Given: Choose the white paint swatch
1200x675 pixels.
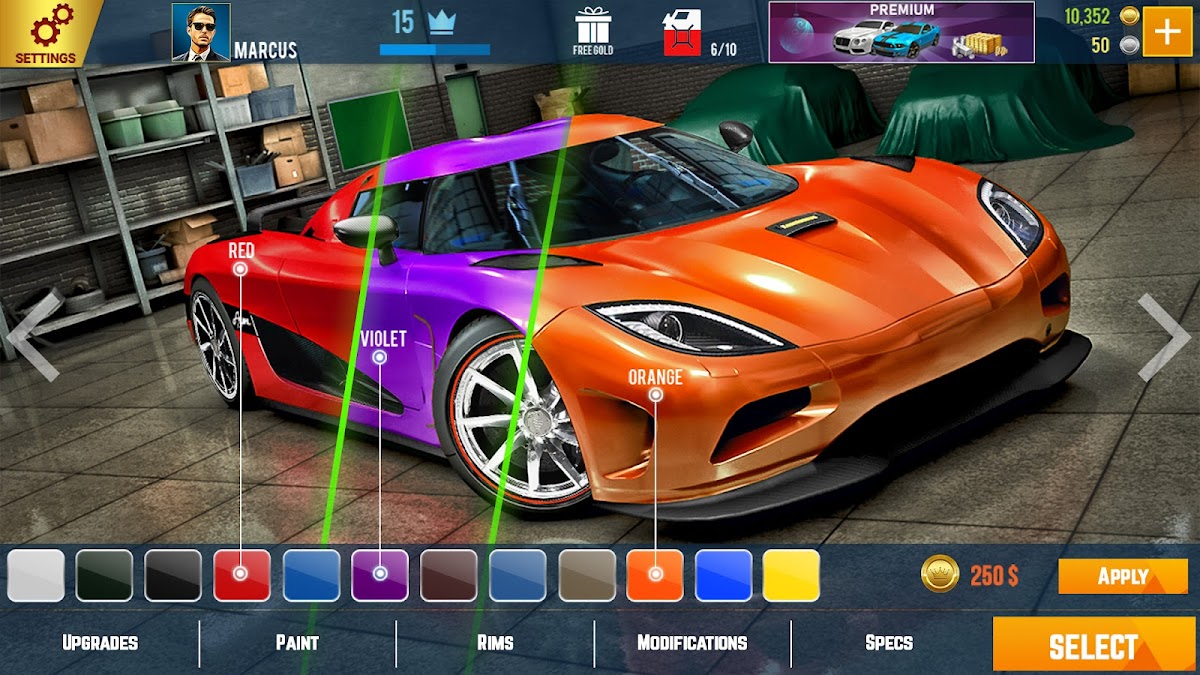Looking at the screenshot, I should tap(36, 575).
